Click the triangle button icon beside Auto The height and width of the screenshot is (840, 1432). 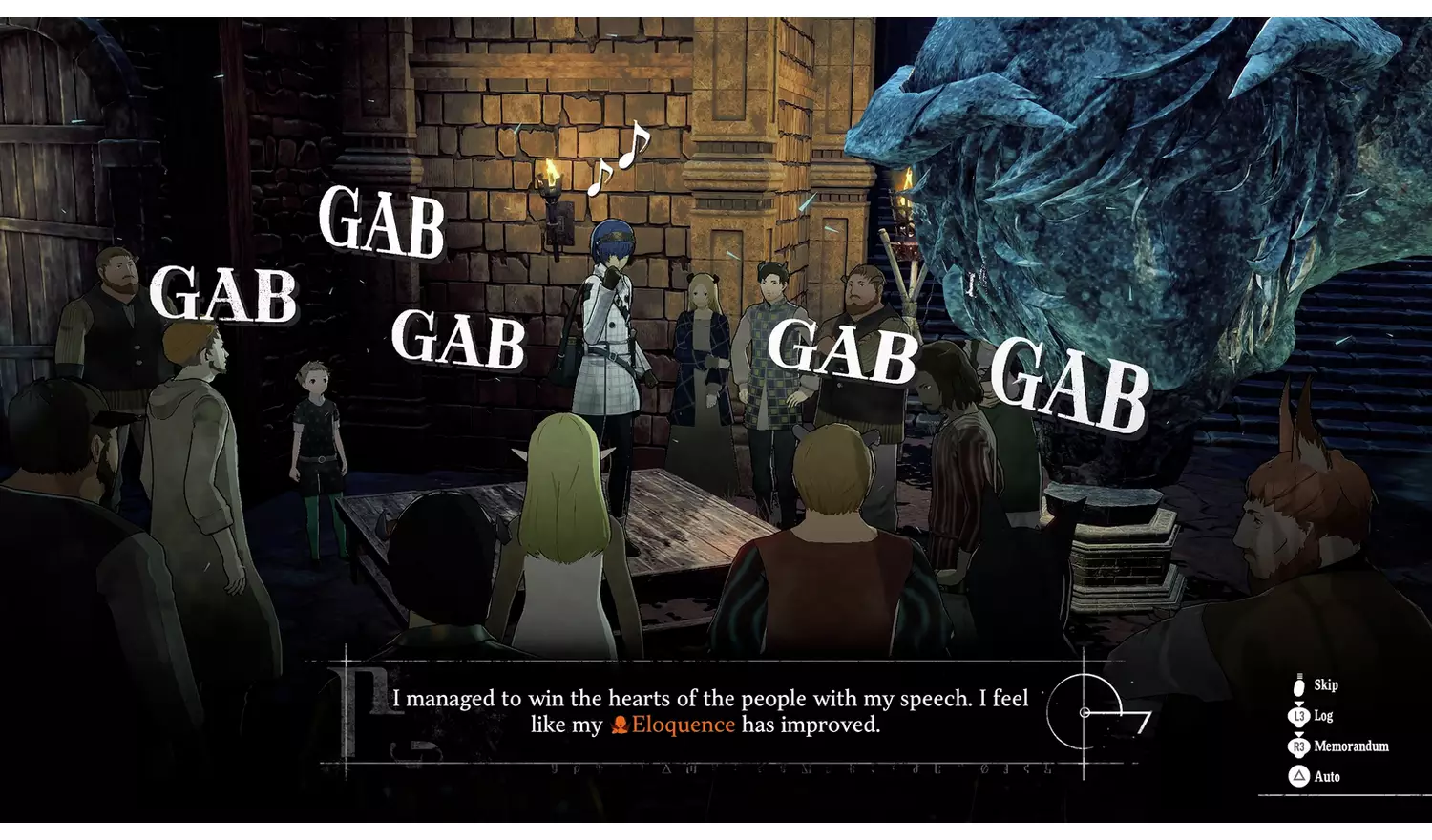coord(1299,775)
